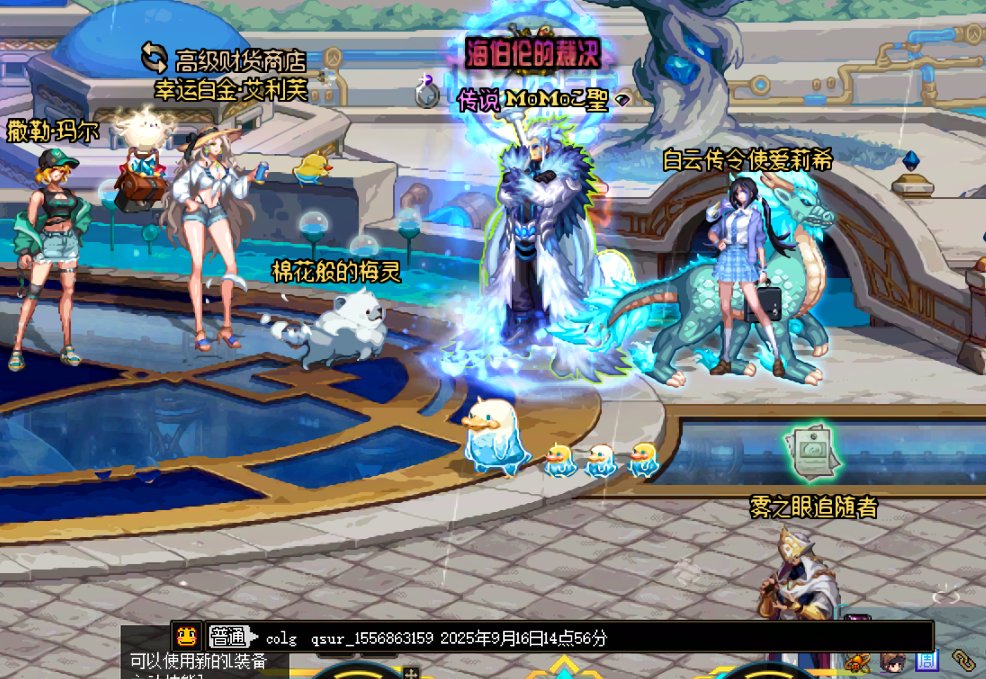Click the gold chain link icon
The image size is (986, 679).
tap(963, 660)
